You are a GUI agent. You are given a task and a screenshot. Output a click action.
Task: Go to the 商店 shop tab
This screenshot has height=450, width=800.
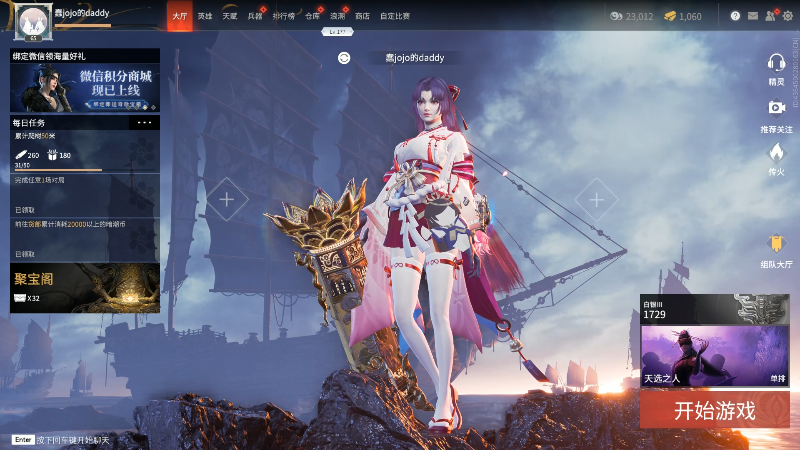(362, 16)
